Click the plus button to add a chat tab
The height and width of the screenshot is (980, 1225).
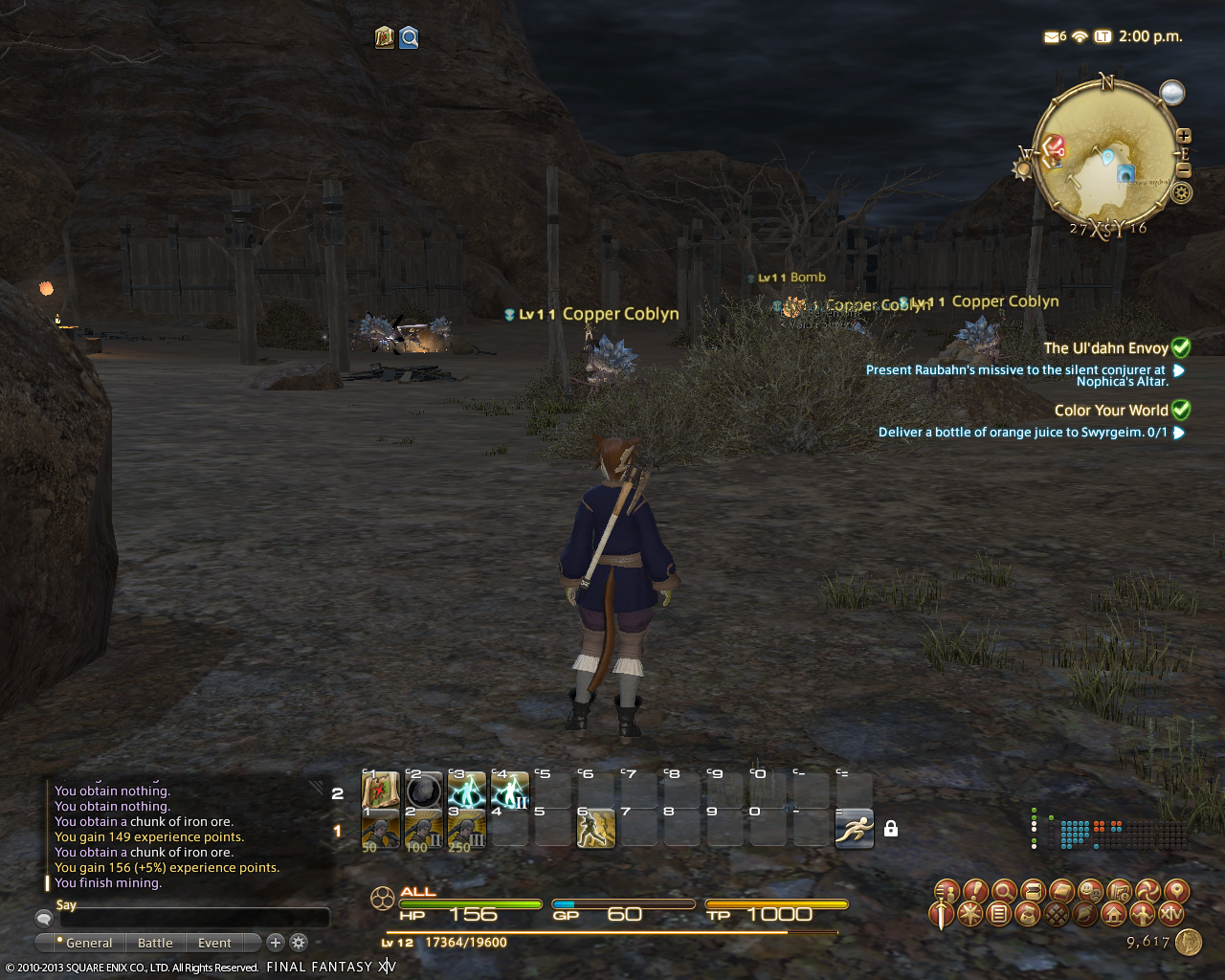(x=275, y=943)
